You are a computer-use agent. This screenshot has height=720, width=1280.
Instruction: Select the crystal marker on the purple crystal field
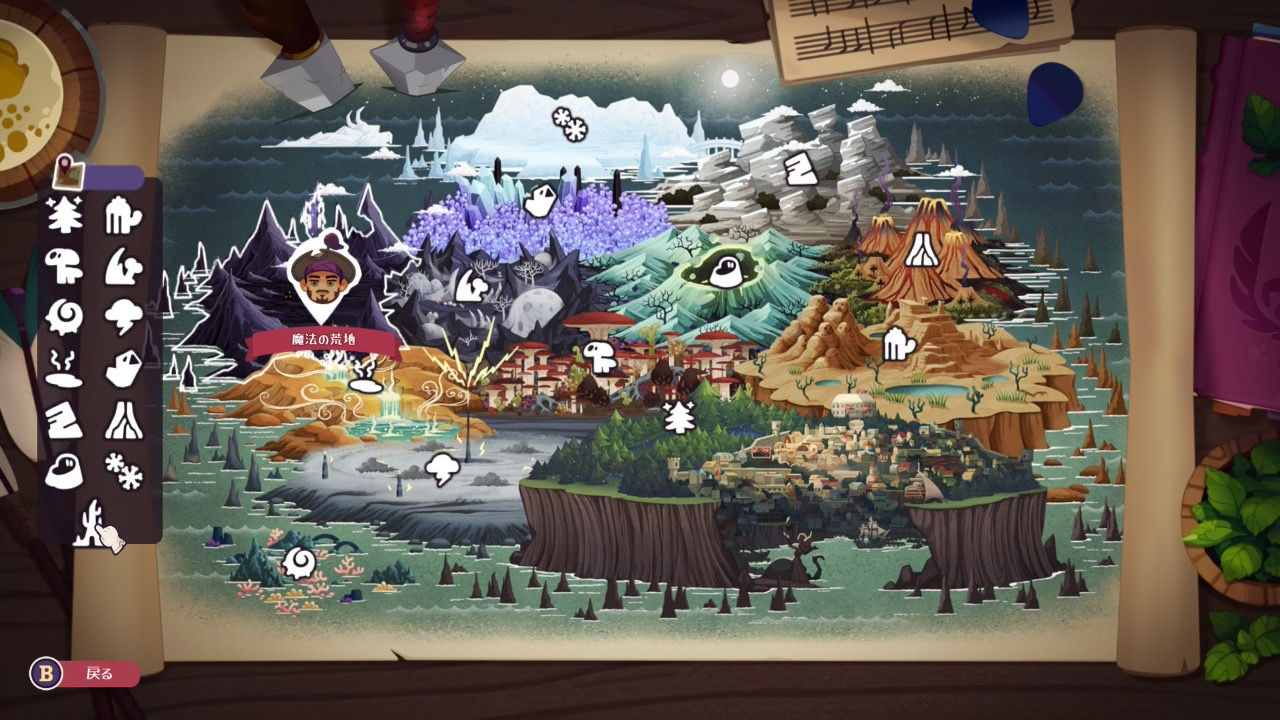[x=539, y=200]
